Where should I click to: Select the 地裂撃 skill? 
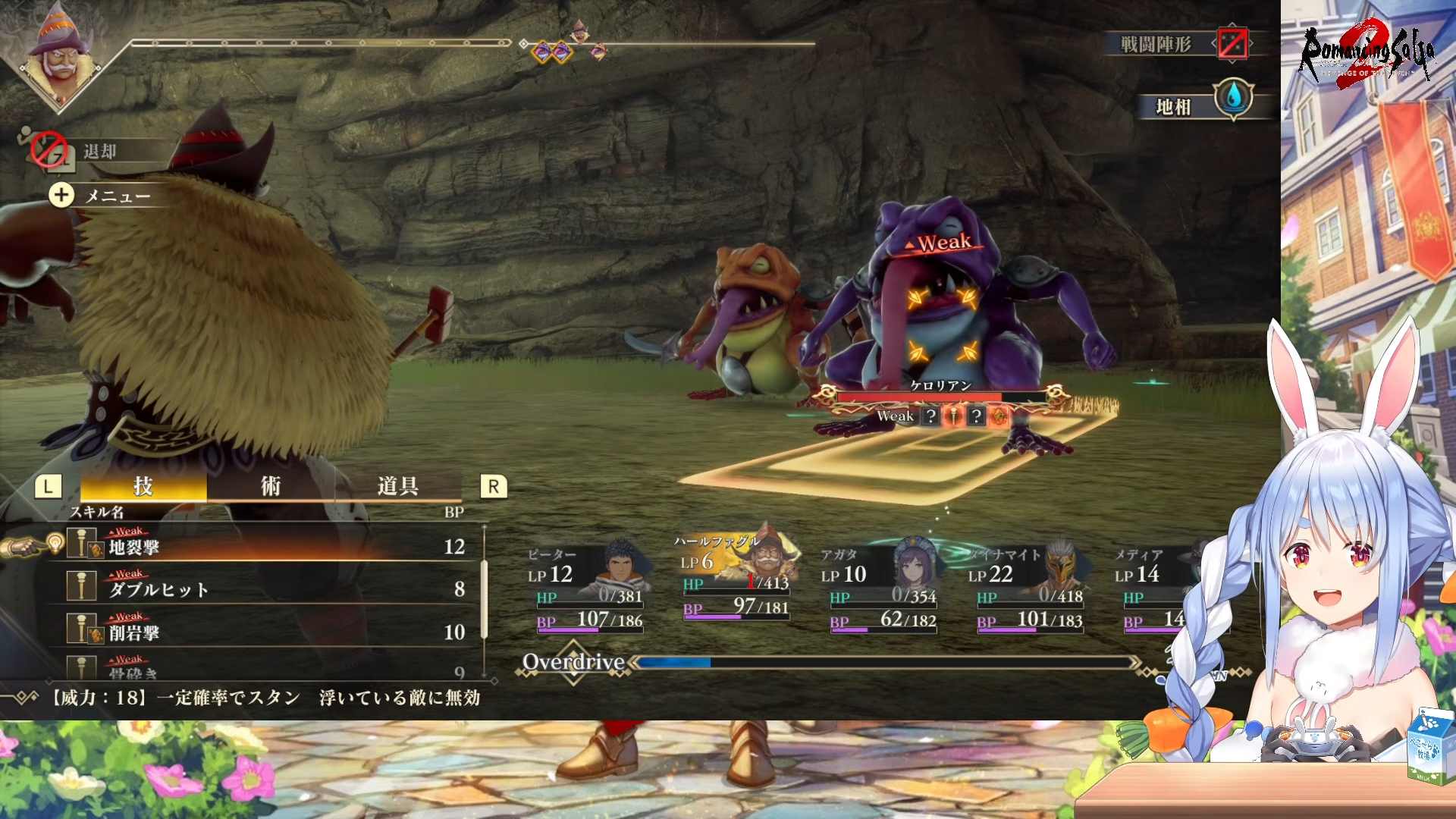tap(265, 547)
